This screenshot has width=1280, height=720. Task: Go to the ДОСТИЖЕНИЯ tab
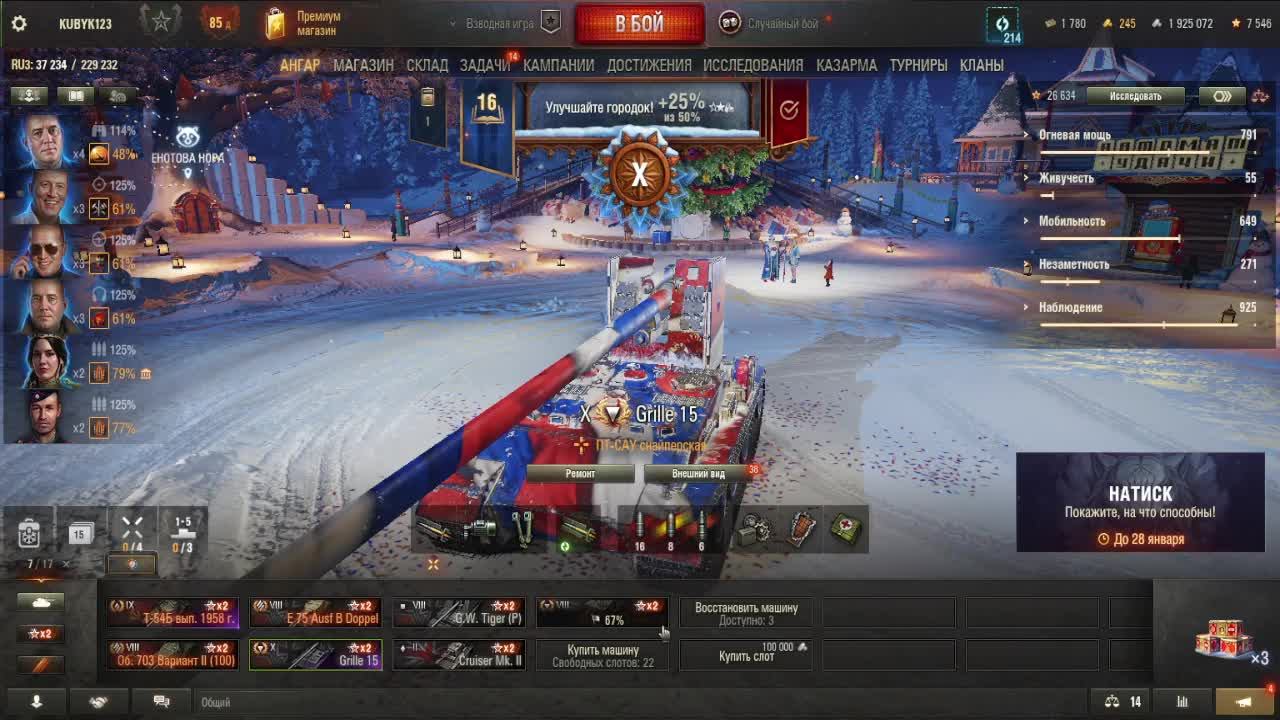[648, 65]
